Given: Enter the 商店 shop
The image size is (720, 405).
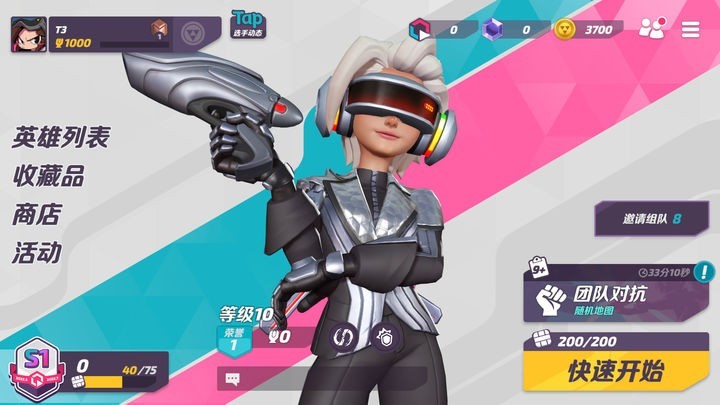Looking at the screenshot, I should click(36, 214).
